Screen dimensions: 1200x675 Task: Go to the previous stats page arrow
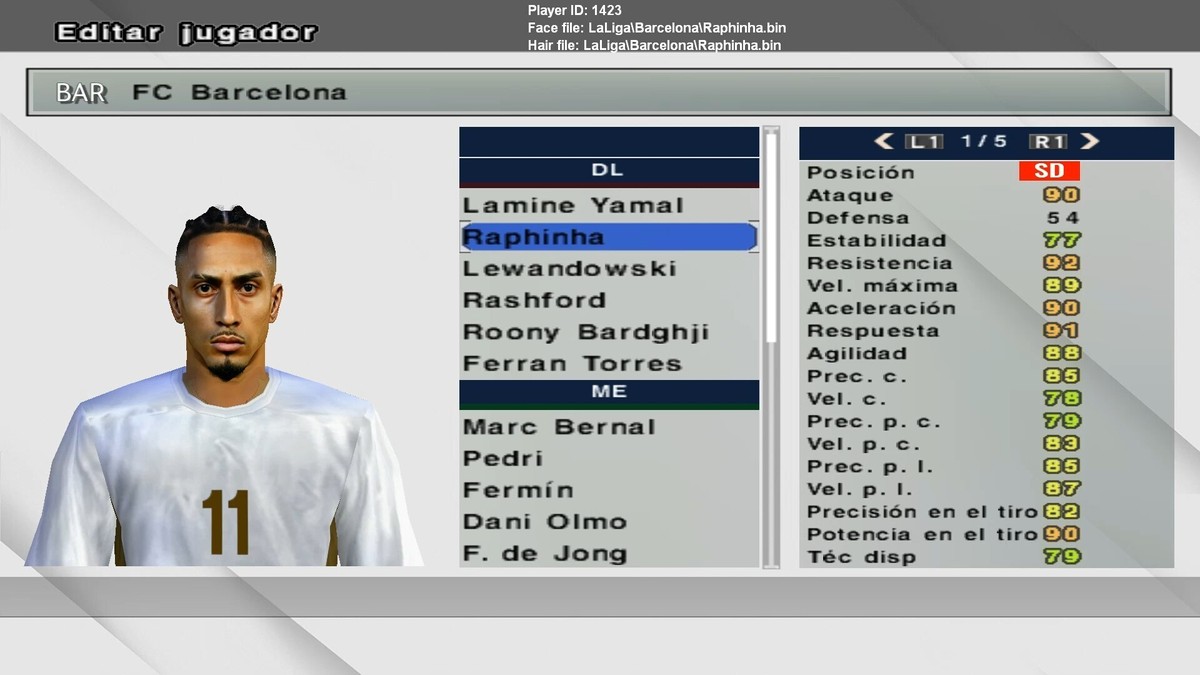[883, 142]
